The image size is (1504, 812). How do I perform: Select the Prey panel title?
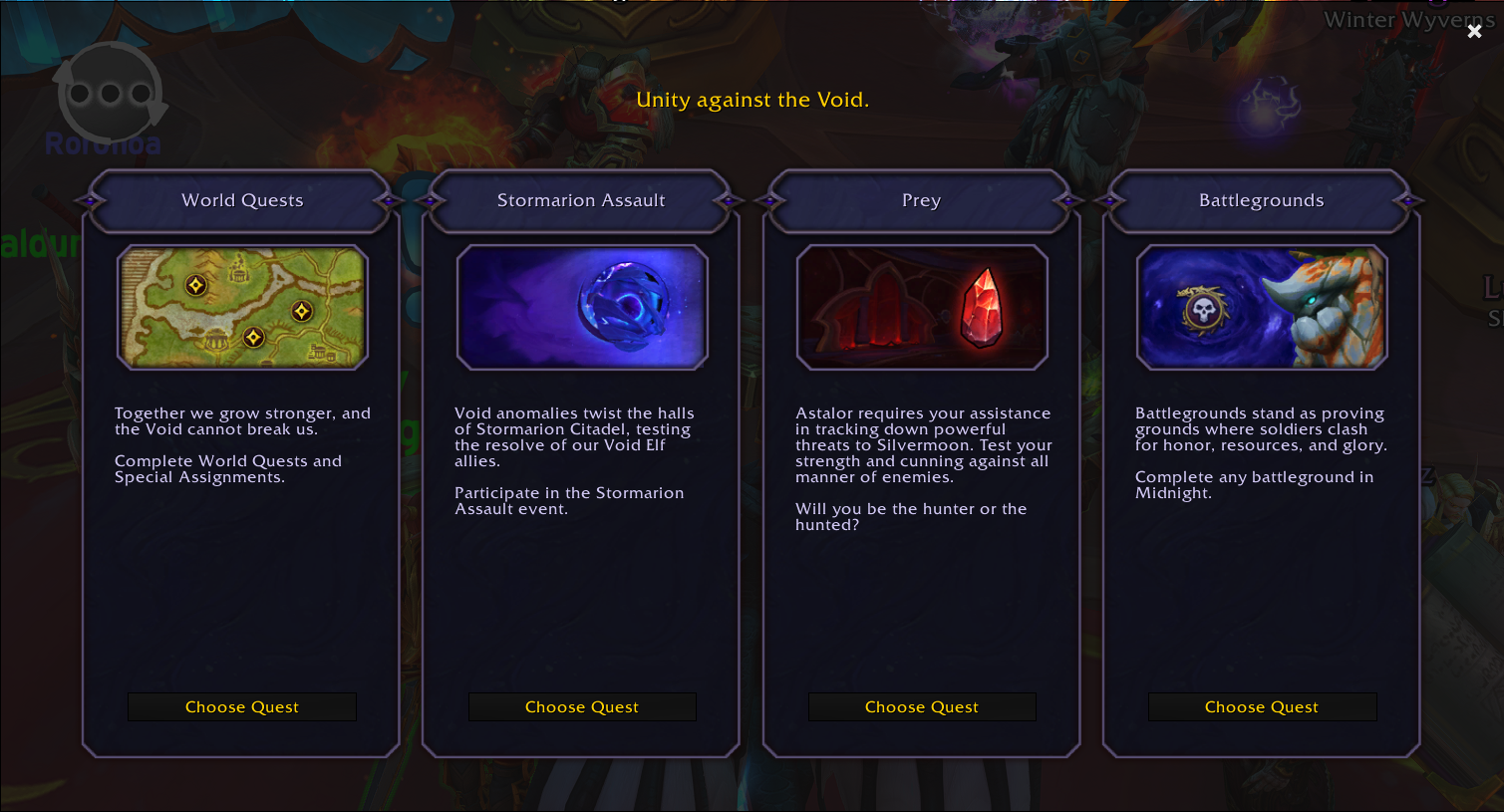coord(921,200)
